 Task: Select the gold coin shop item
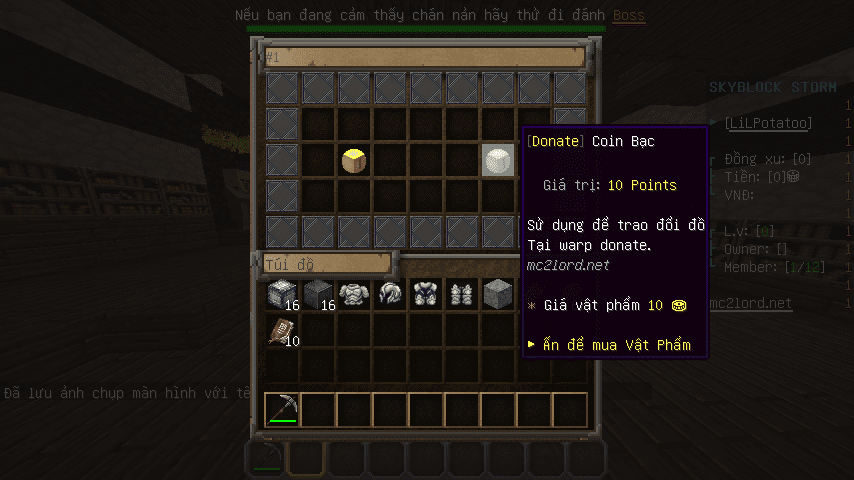click(354, 160)
